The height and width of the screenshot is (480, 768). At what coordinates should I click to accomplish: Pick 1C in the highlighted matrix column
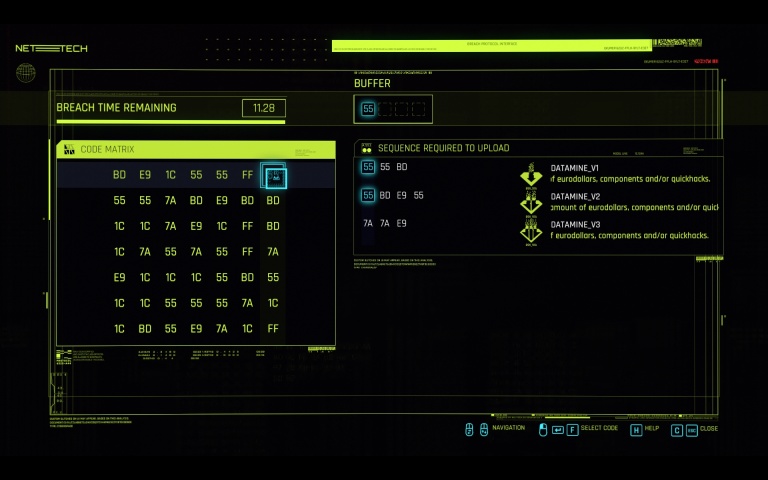[x=273, y=303]
